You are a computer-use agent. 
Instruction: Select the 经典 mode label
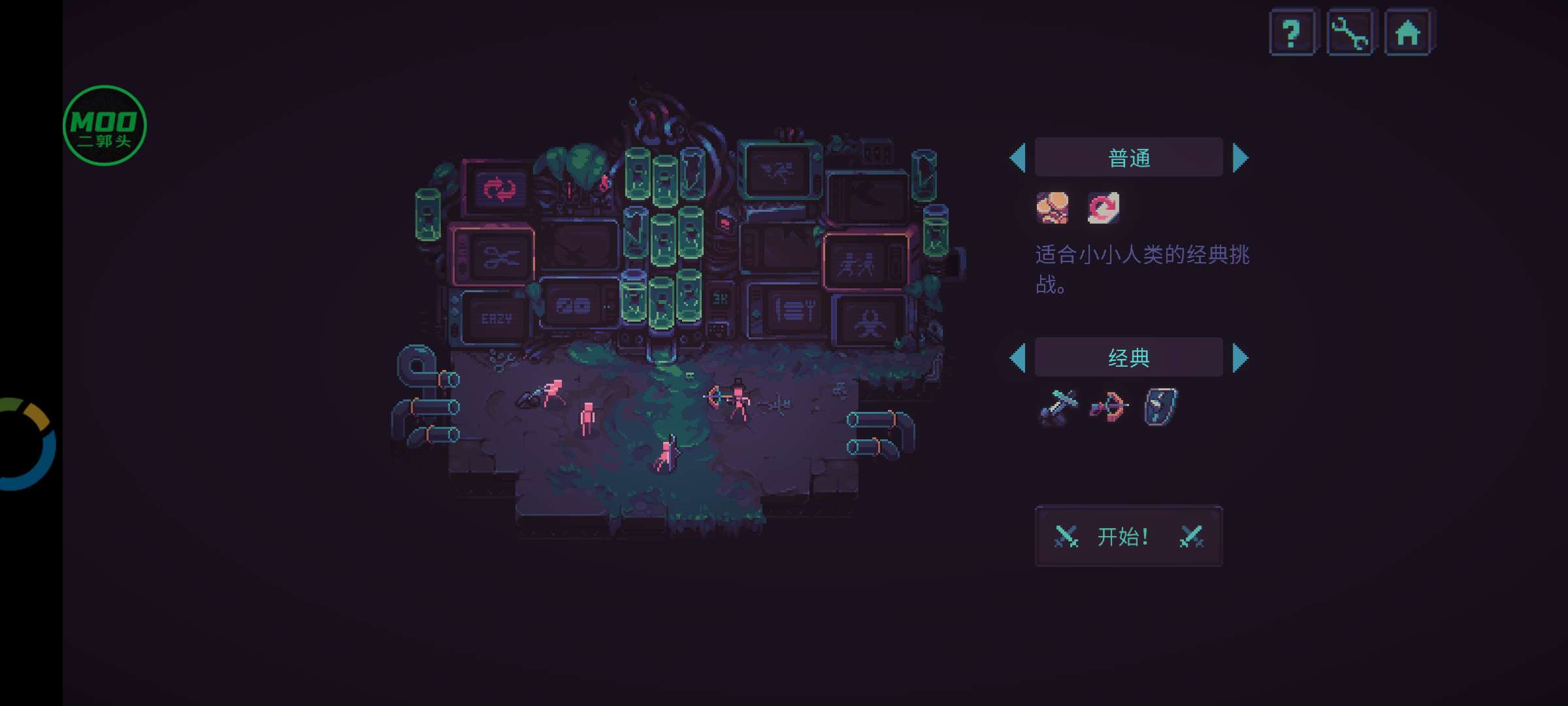pyautogui.click(x=1128, y=358)
